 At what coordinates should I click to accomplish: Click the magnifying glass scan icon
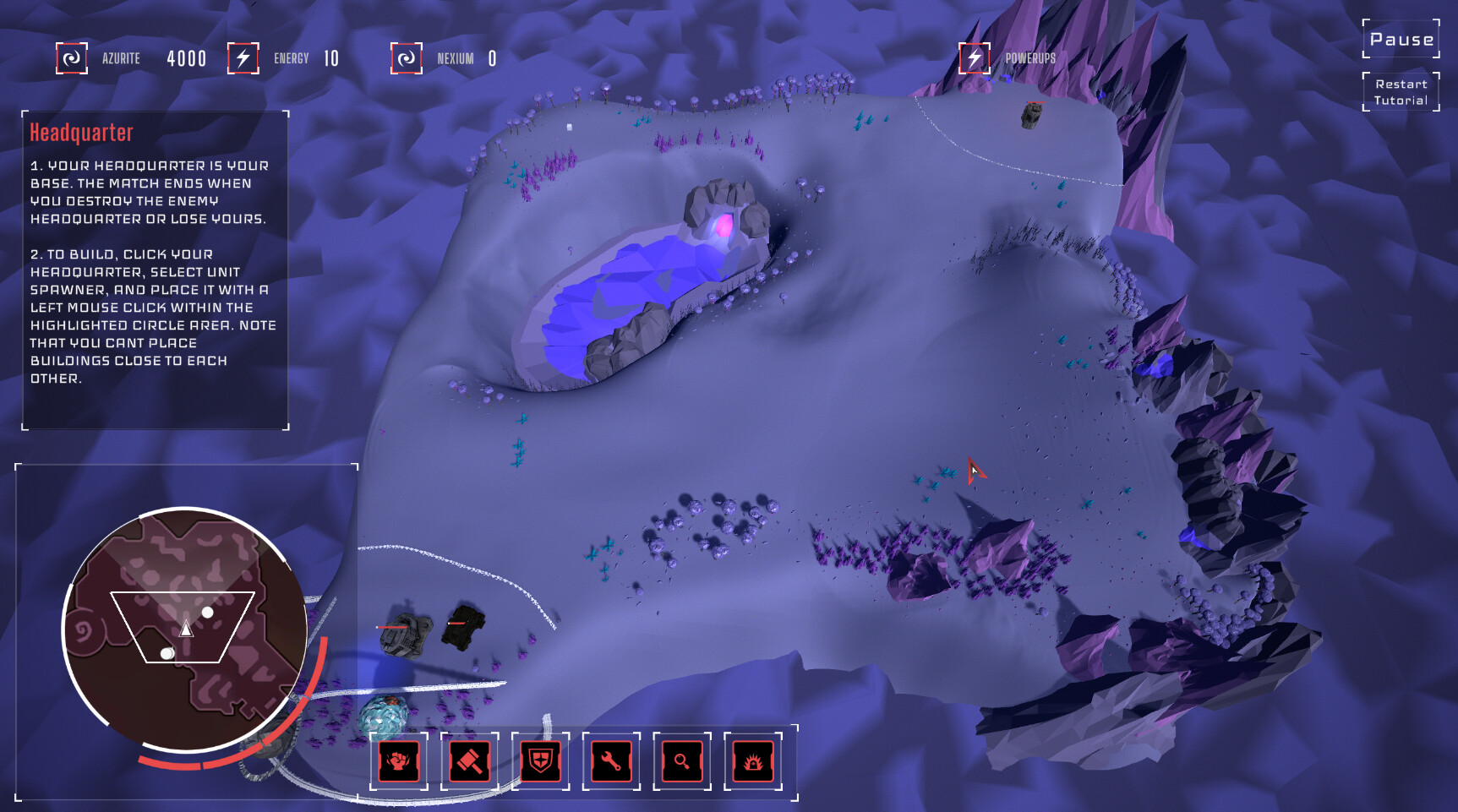point(682,761)
